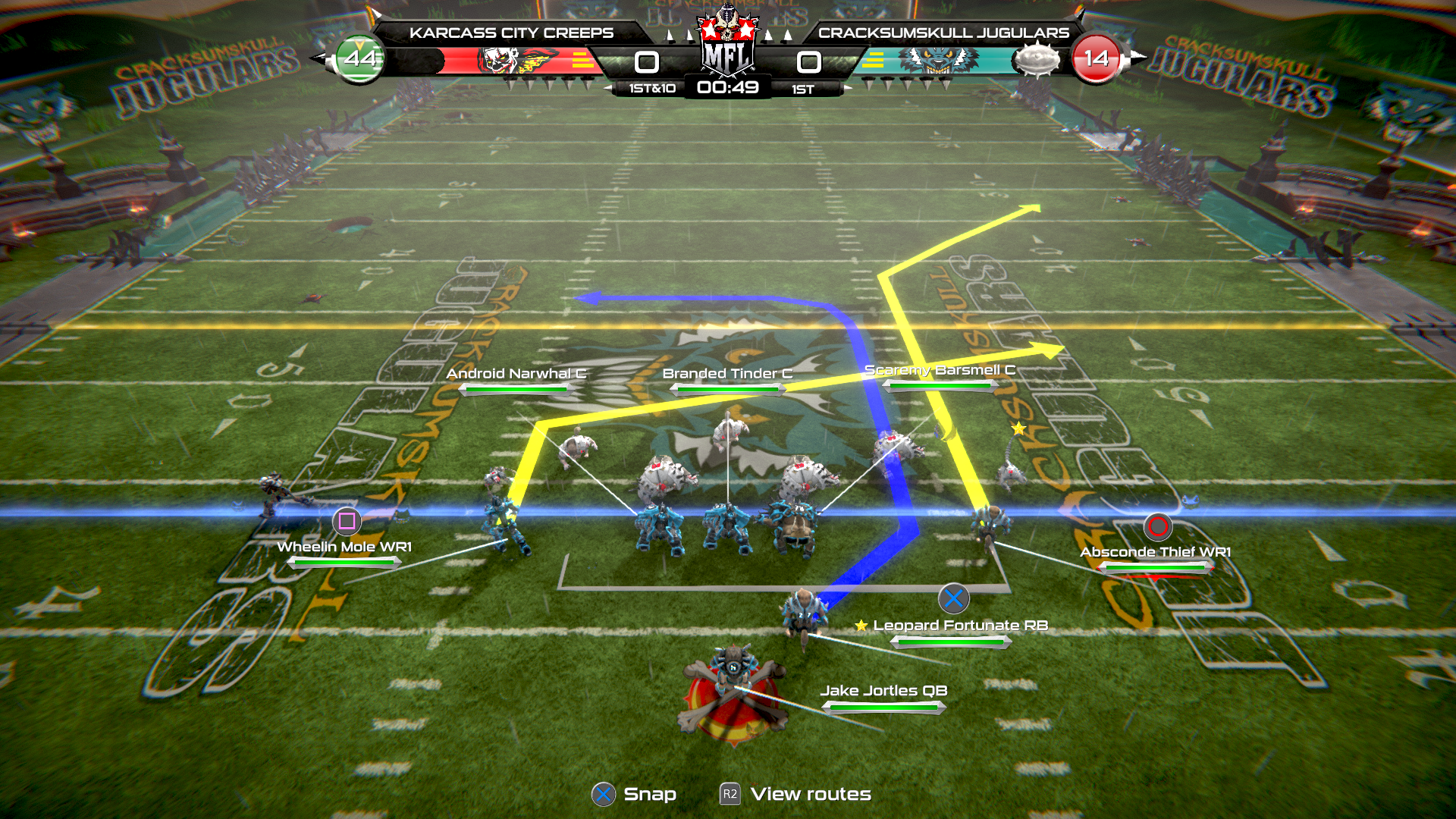The width and height of the screenshot is (1456, 819).
Task: Select the Wheelin Mole WR1 name tag
Action: pos(344,547)
